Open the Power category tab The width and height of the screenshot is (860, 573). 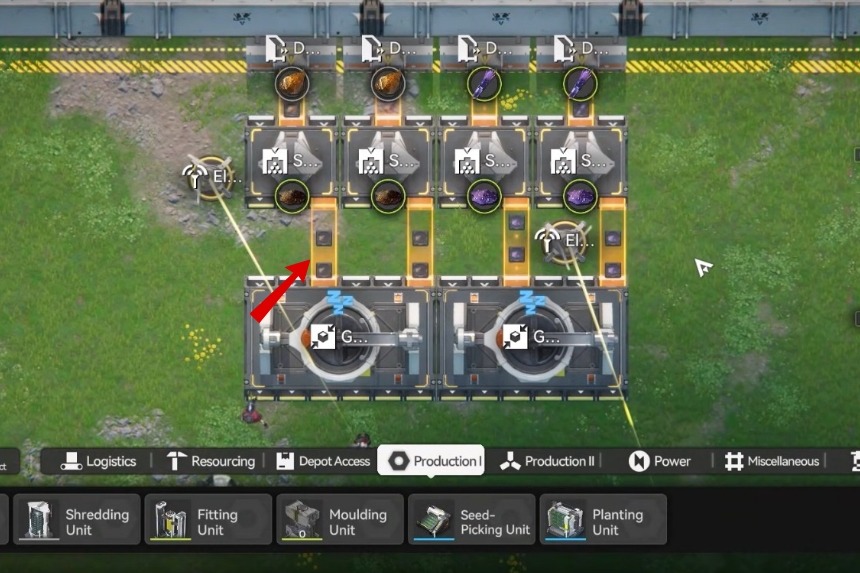click(x=660, y=461)
